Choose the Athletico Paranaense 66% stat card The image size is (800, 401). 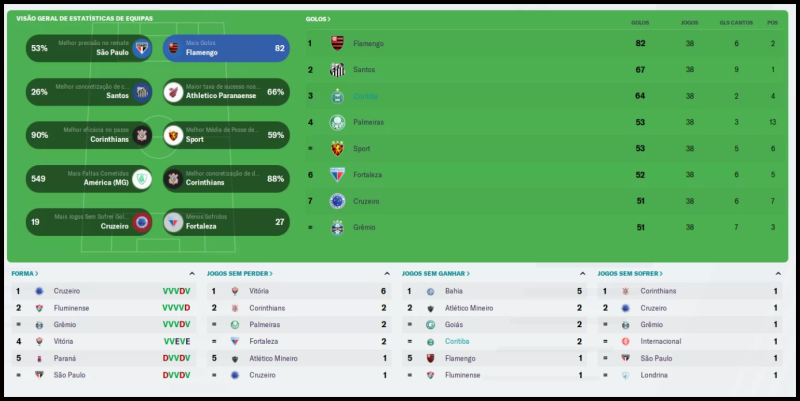pos(226,92)
